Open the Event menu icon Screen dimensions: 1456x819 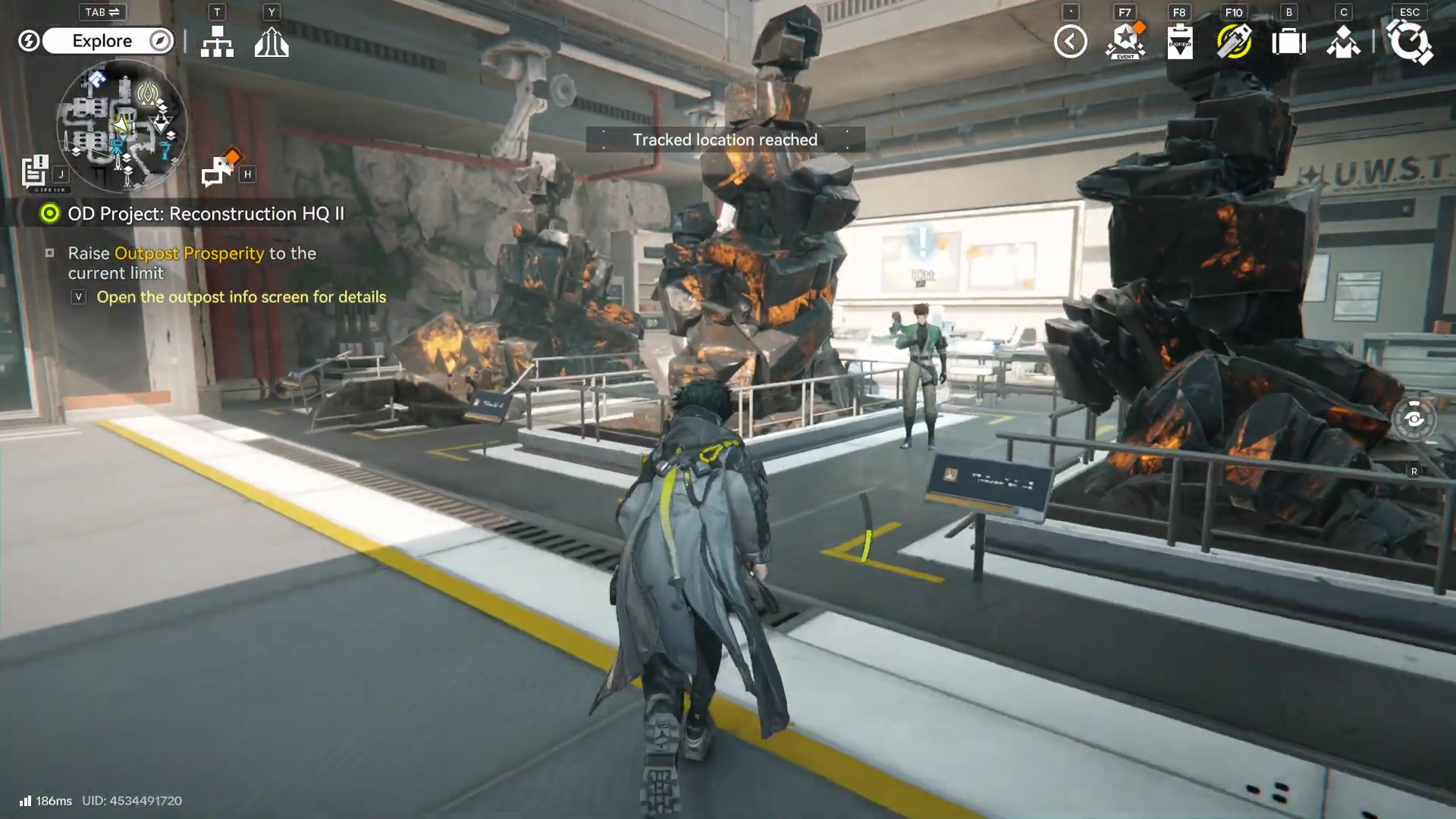pos(1125,42)
